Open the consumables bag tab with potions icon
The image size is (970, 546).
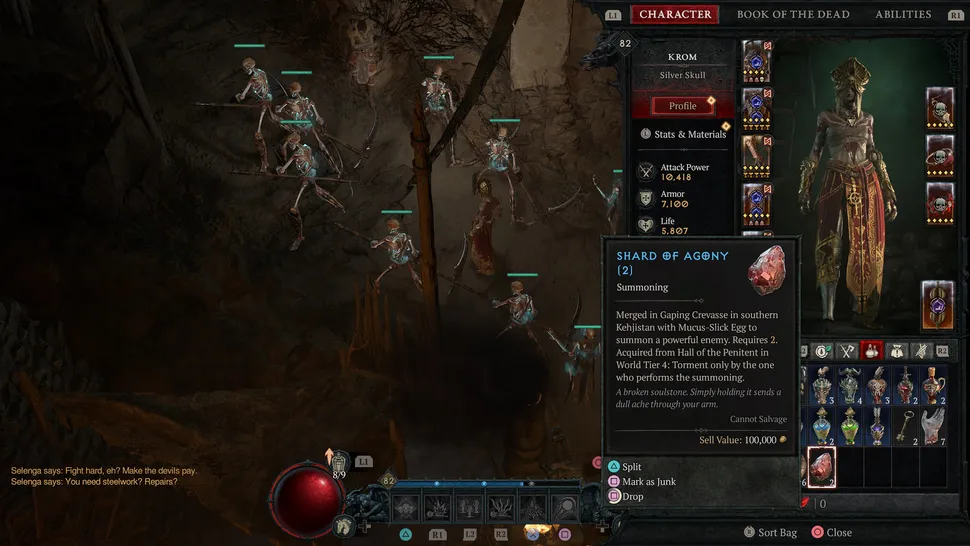[x=871, y=351]
